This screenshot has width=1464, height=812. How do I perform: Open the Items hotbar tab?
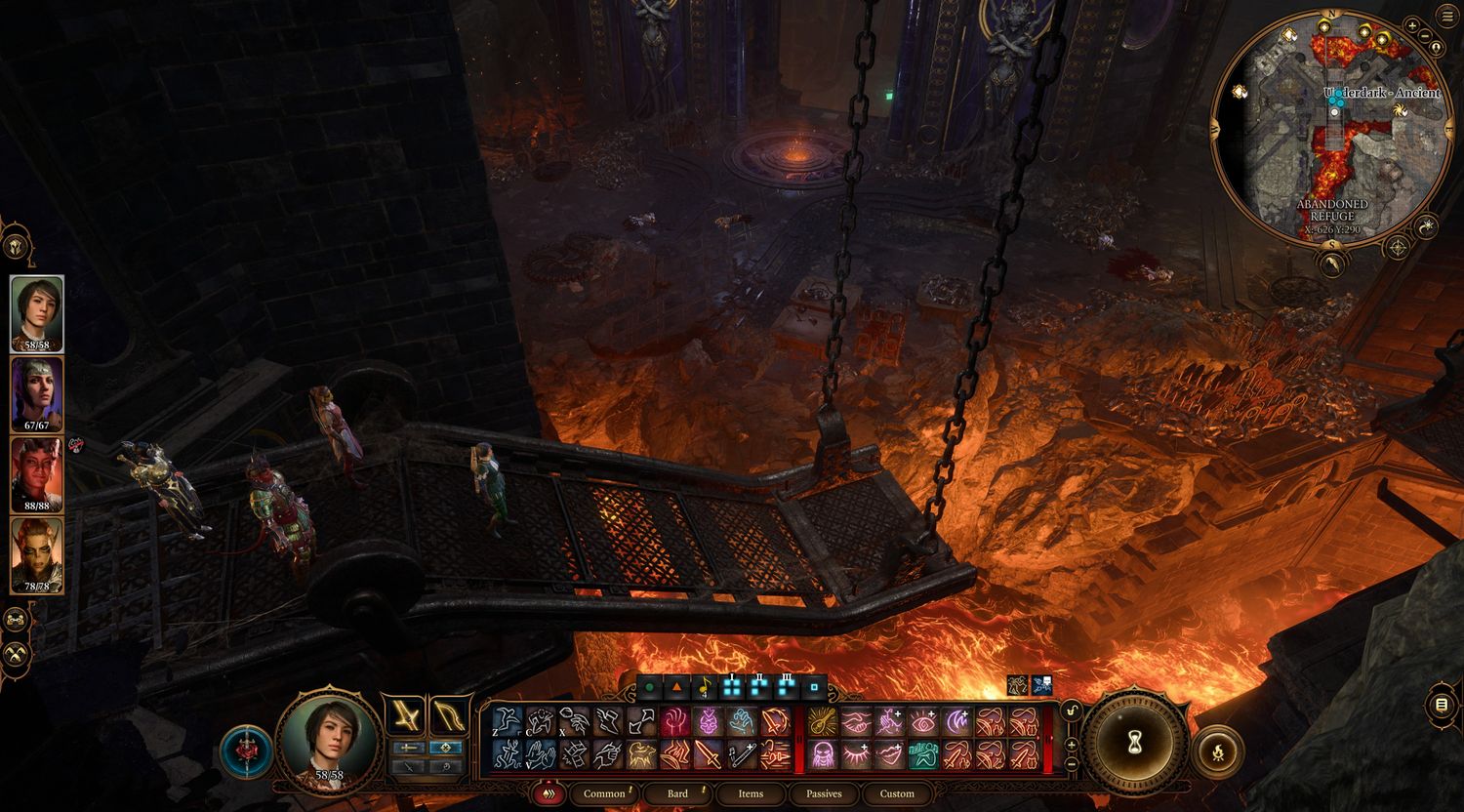pyautogui.click(x=751, y=793)
